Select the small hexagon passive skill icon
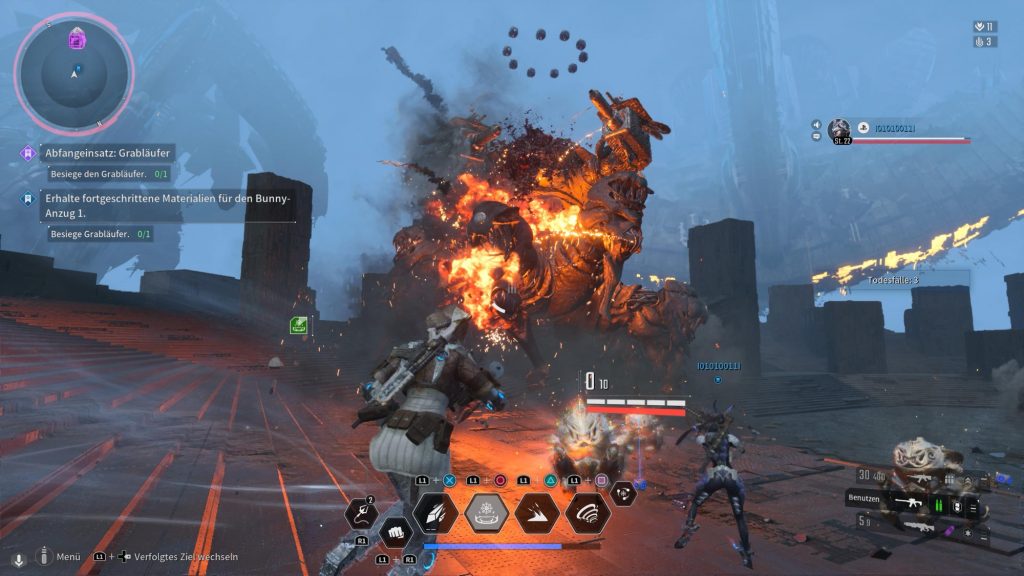 pos(624,492)
